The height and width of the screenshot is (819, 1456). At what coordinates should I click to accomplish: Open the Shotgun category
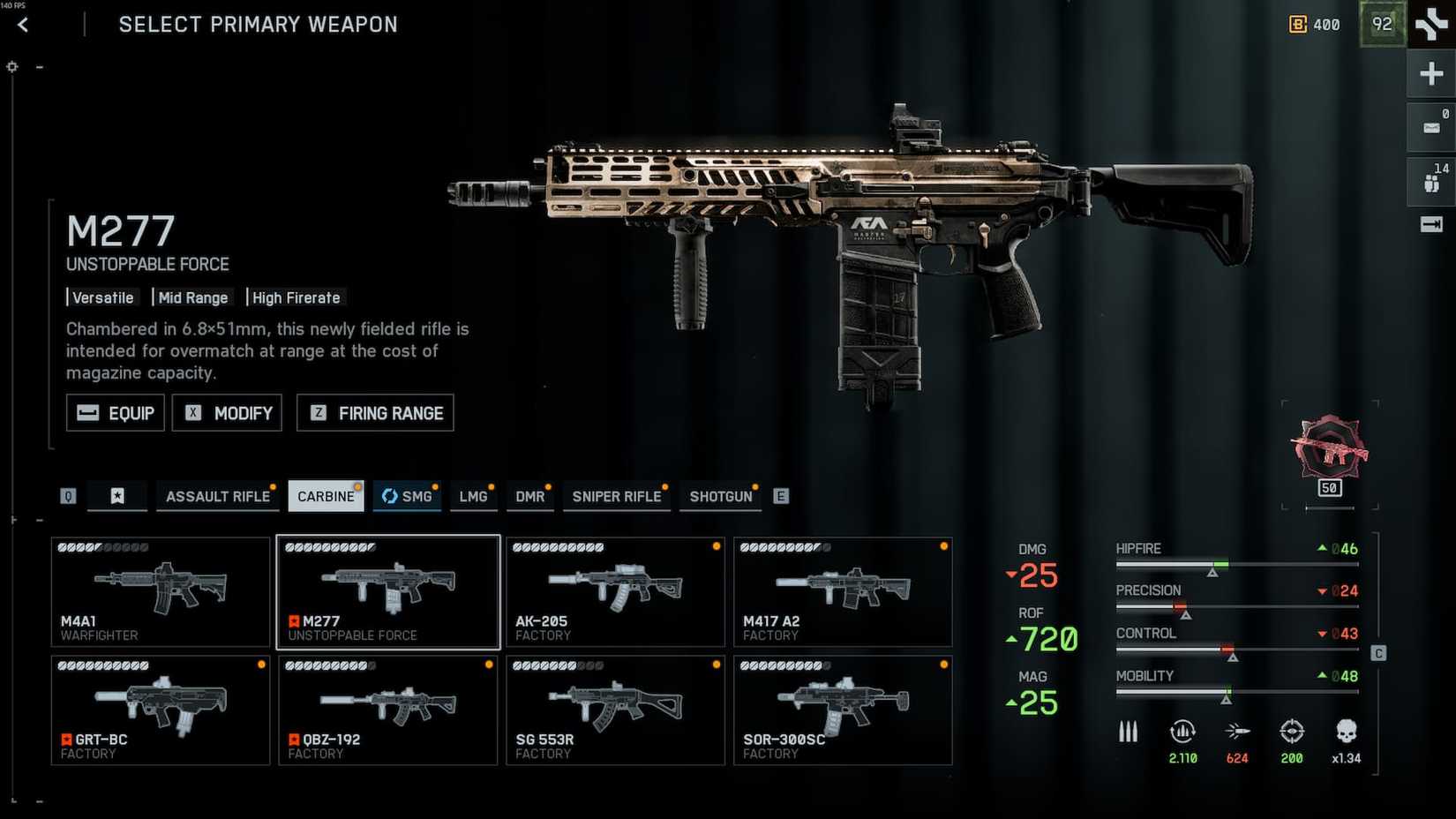721,496
